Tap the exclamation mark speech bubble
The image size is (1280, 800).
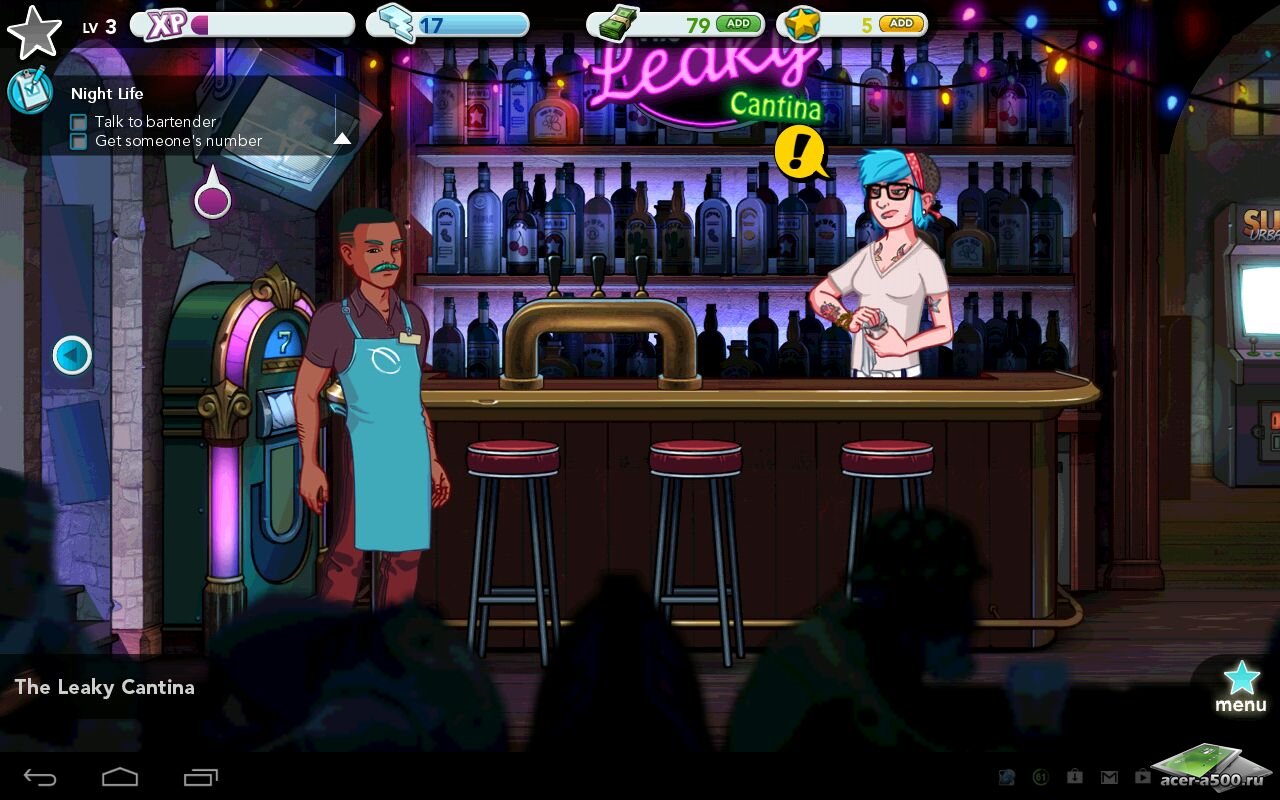coord(799,153)
